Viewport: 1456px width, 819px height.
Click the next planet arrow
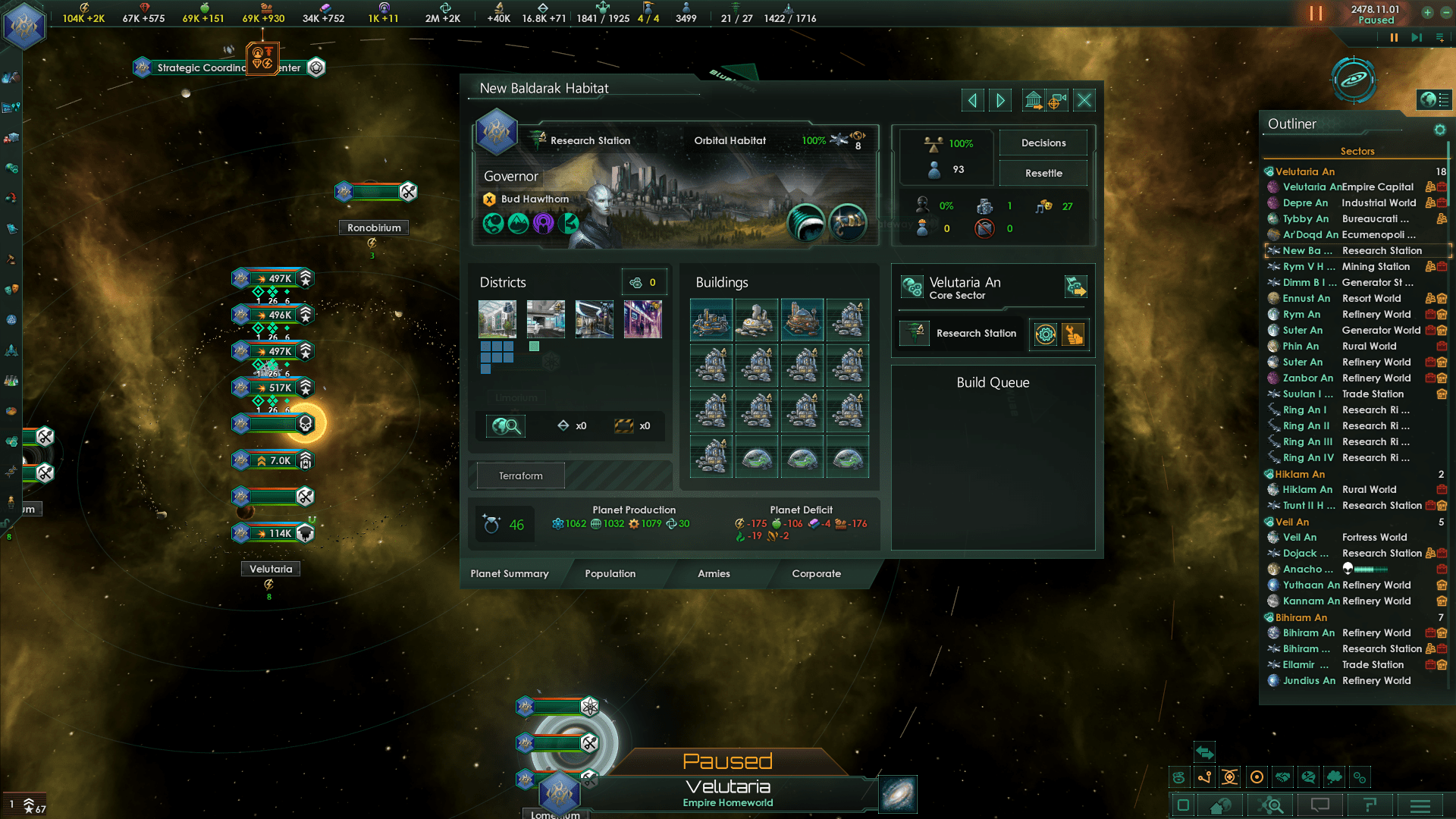pyautogui.click(x=1000, y=99)
